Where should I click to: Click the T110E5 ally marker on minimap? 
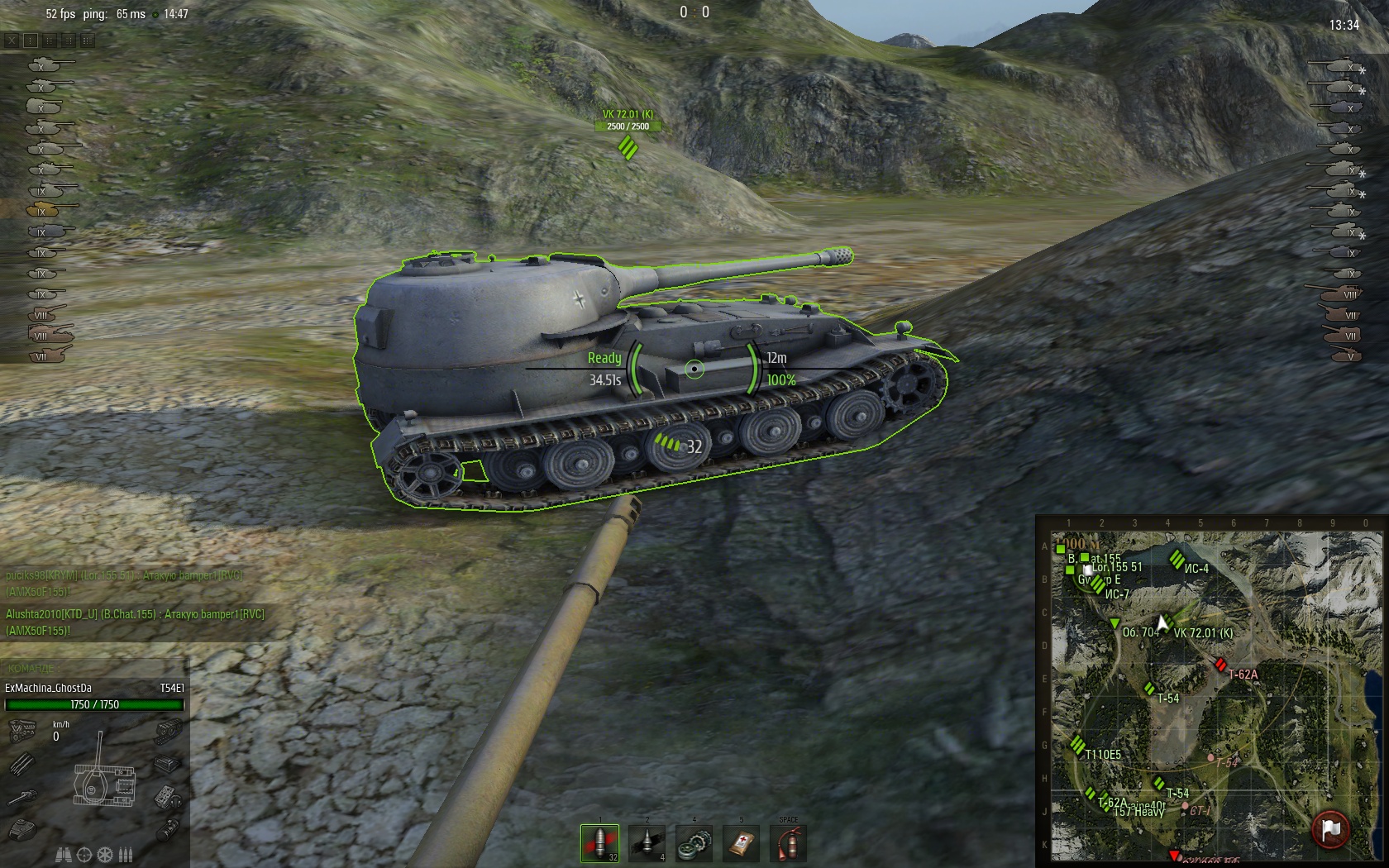coord(1077,745)
